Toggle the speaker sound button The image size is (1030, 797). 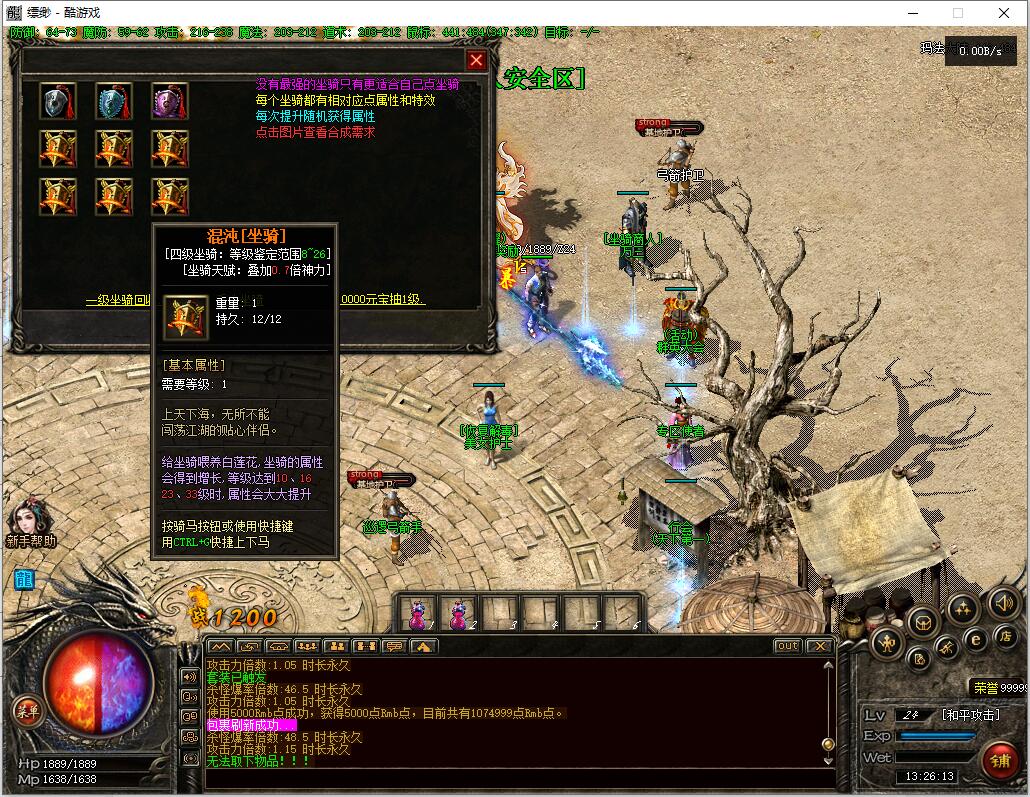1005,603
